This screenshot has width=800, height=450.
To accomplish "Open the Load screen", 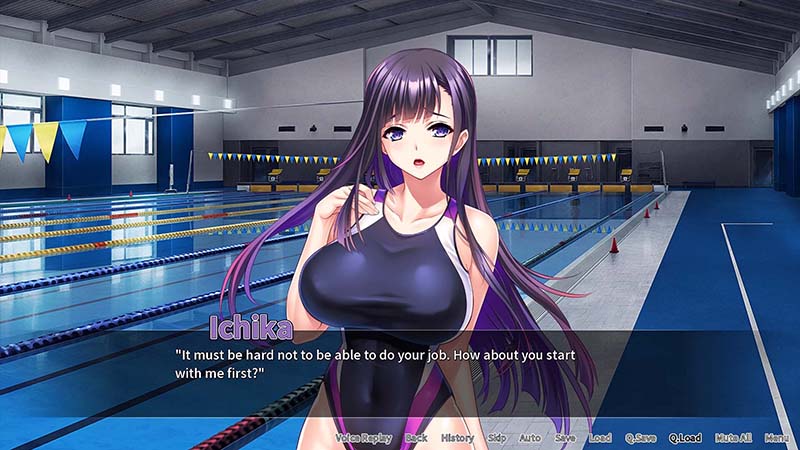I will (600, 438).
